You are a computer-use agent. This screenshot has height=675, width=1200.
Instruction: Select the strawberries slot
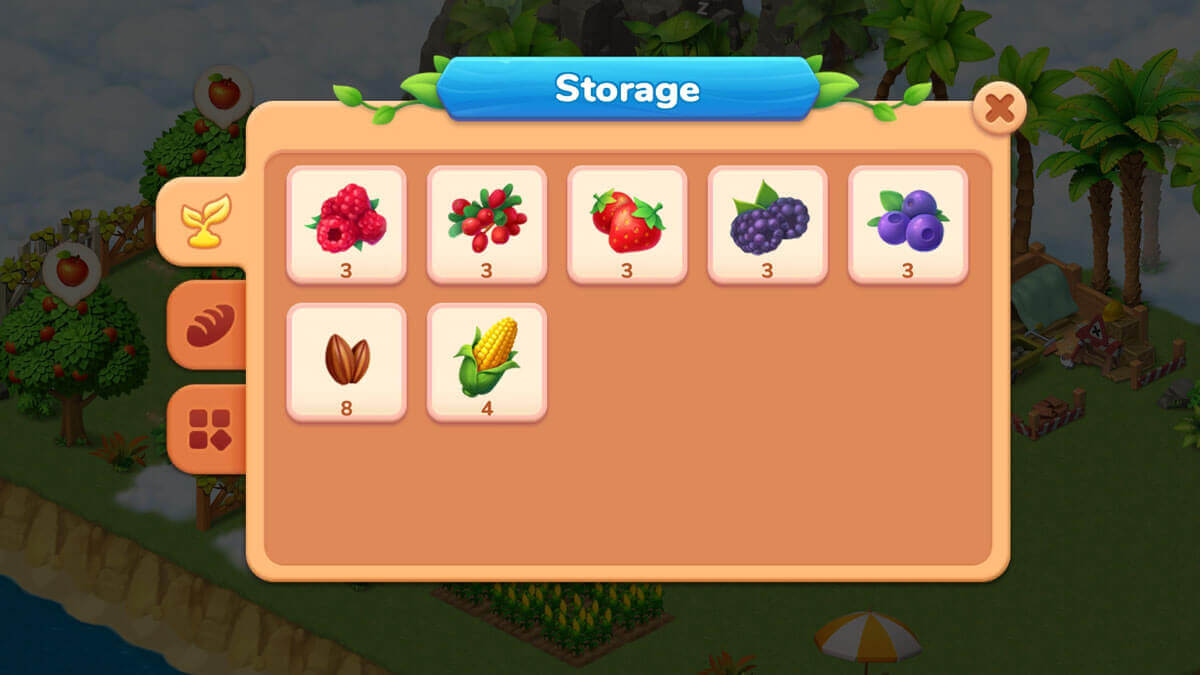627,224
